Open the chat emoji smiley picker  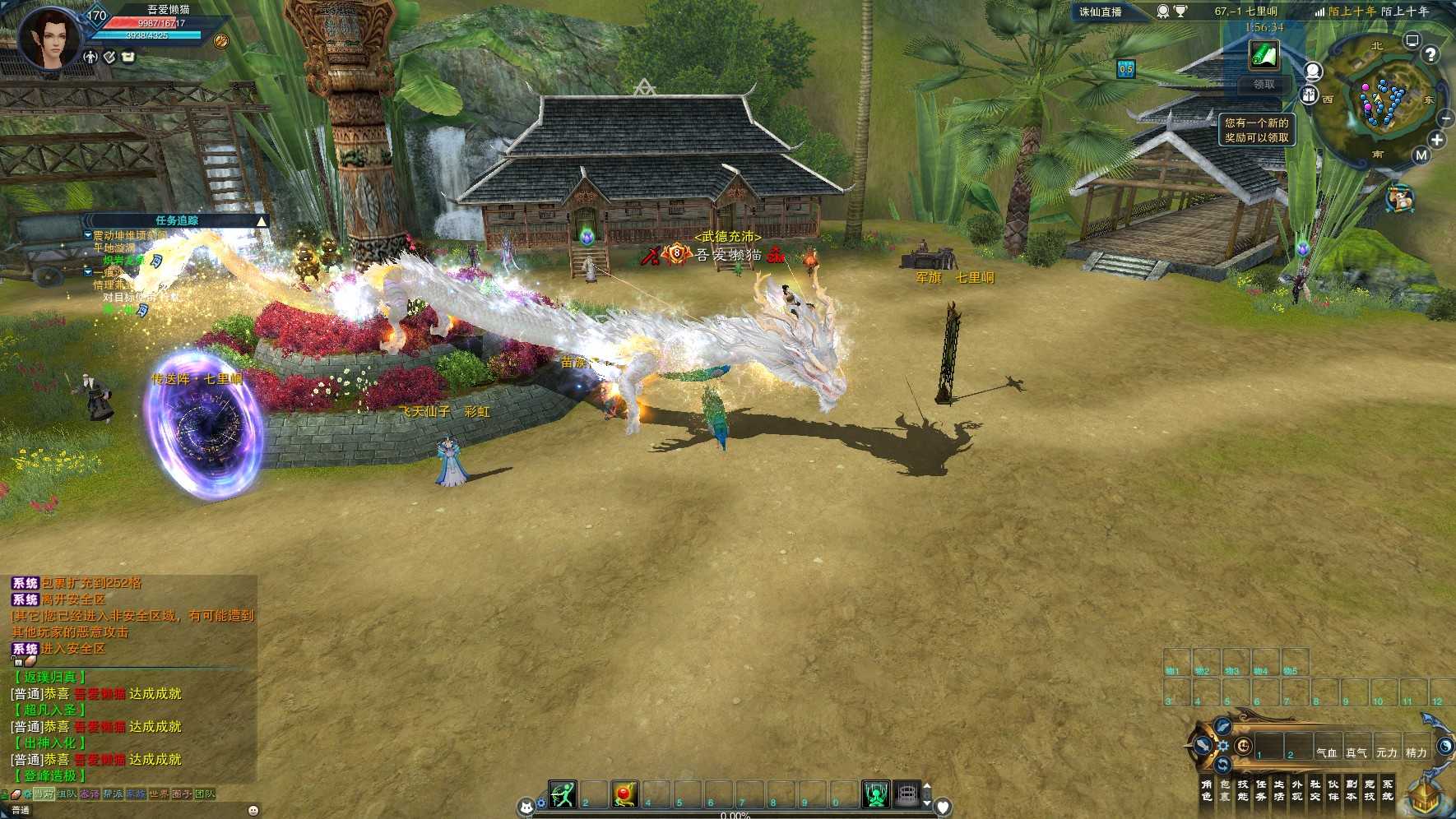click(253, 810)
